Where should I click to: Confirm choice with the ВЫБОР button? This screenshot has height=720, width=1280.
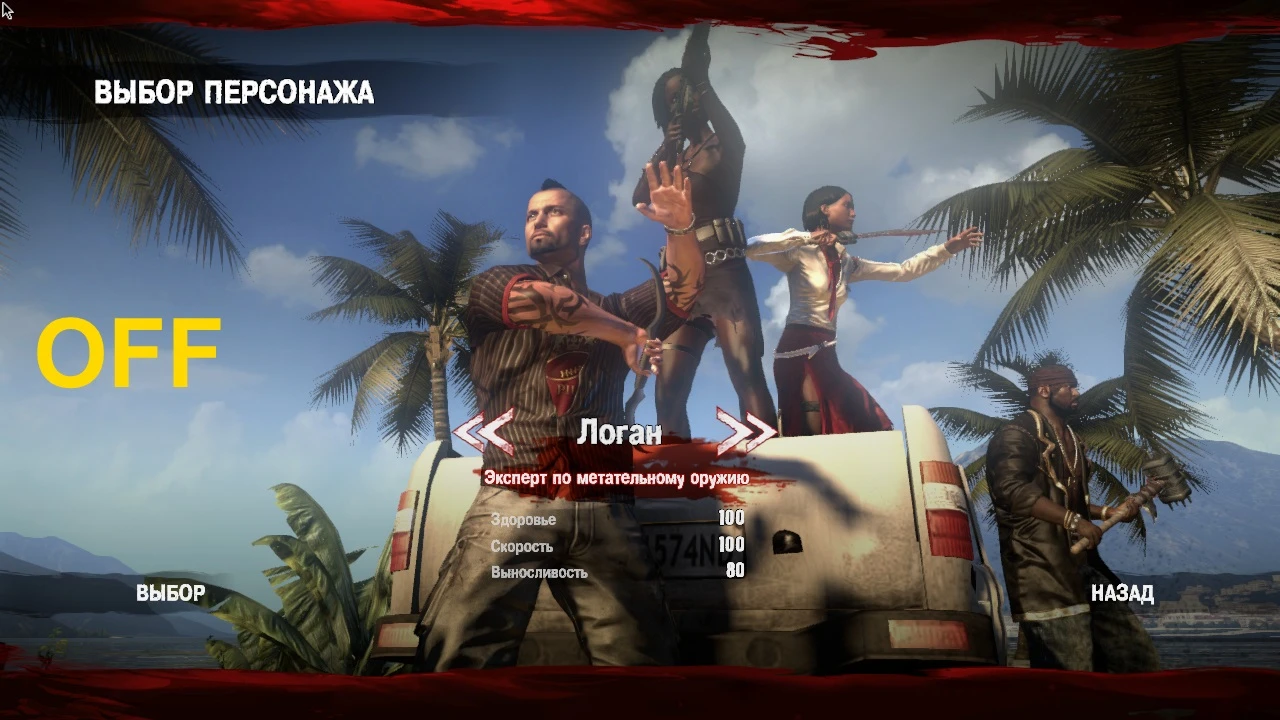[x=172, y=593]
